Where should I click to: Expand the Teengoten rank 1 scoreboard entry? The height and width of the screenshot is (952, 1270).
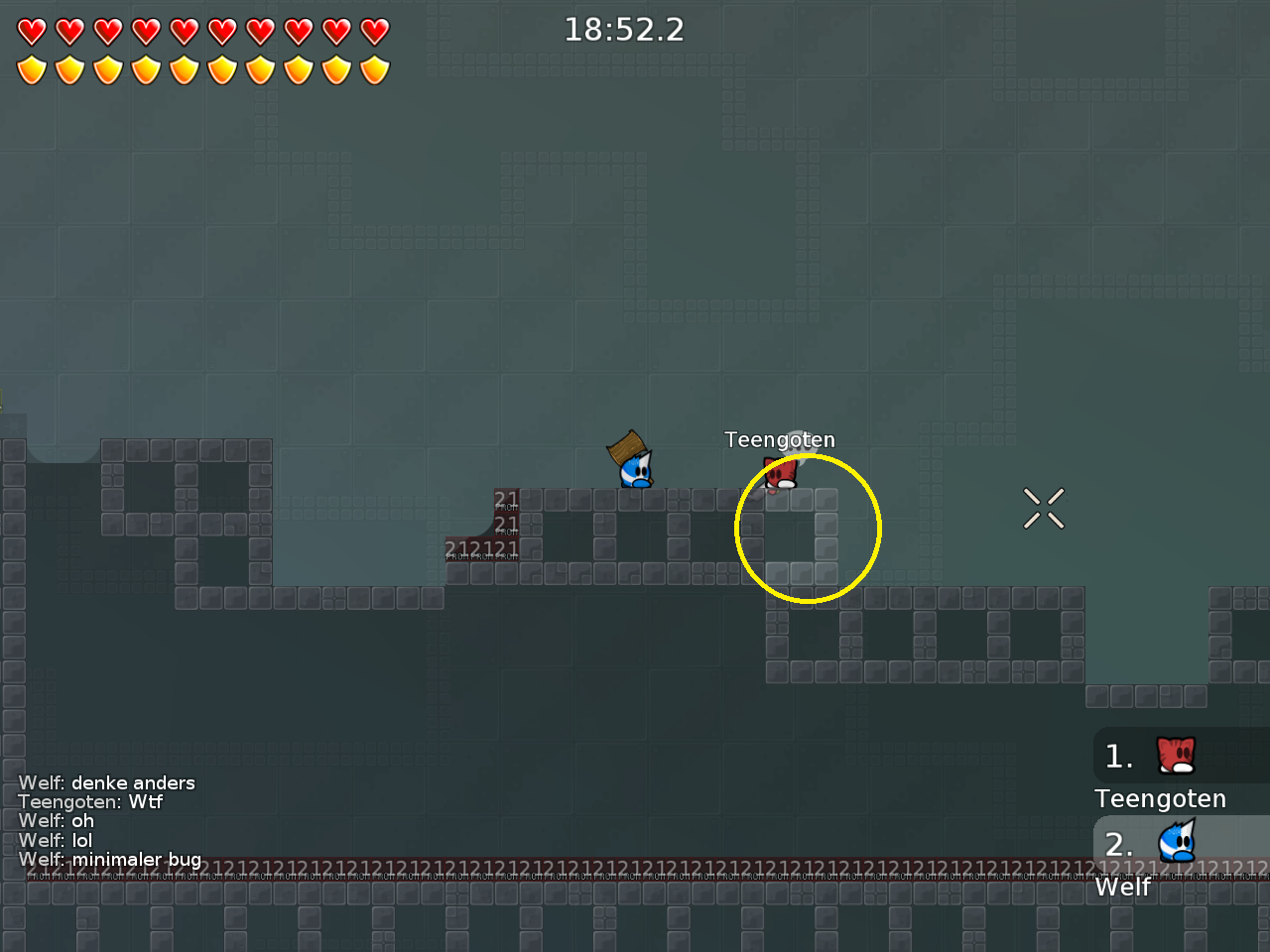click(1159, 773)
